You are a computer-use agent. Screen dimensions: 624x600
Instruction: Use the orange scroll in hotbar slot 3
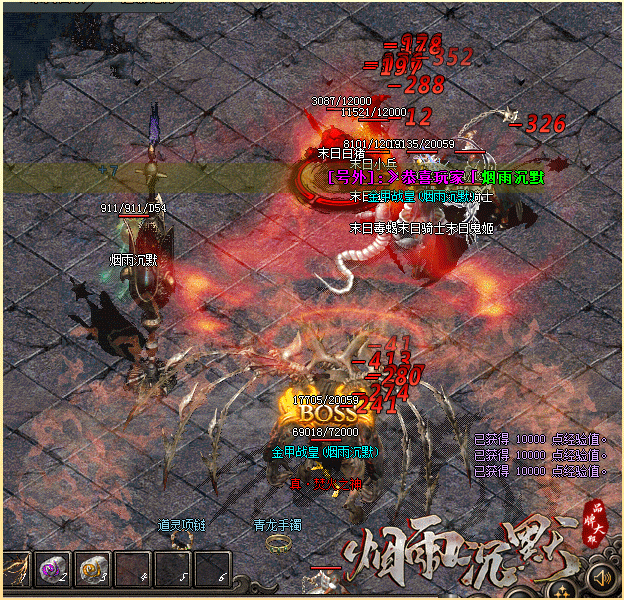(x=93, y=569)
